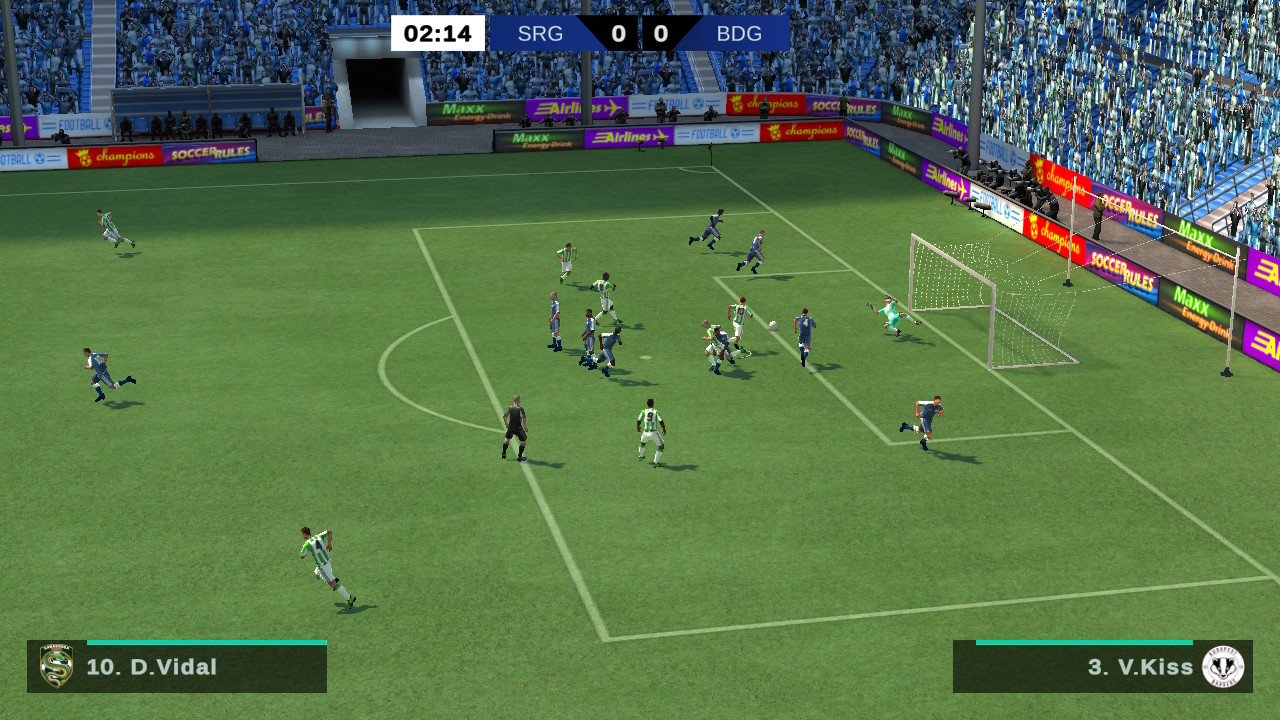This screenshot has height=720, width=1280.
Task: Open the BDG team panel on the scoreboard
Action: pyautogui.click(x=736, y=33)
